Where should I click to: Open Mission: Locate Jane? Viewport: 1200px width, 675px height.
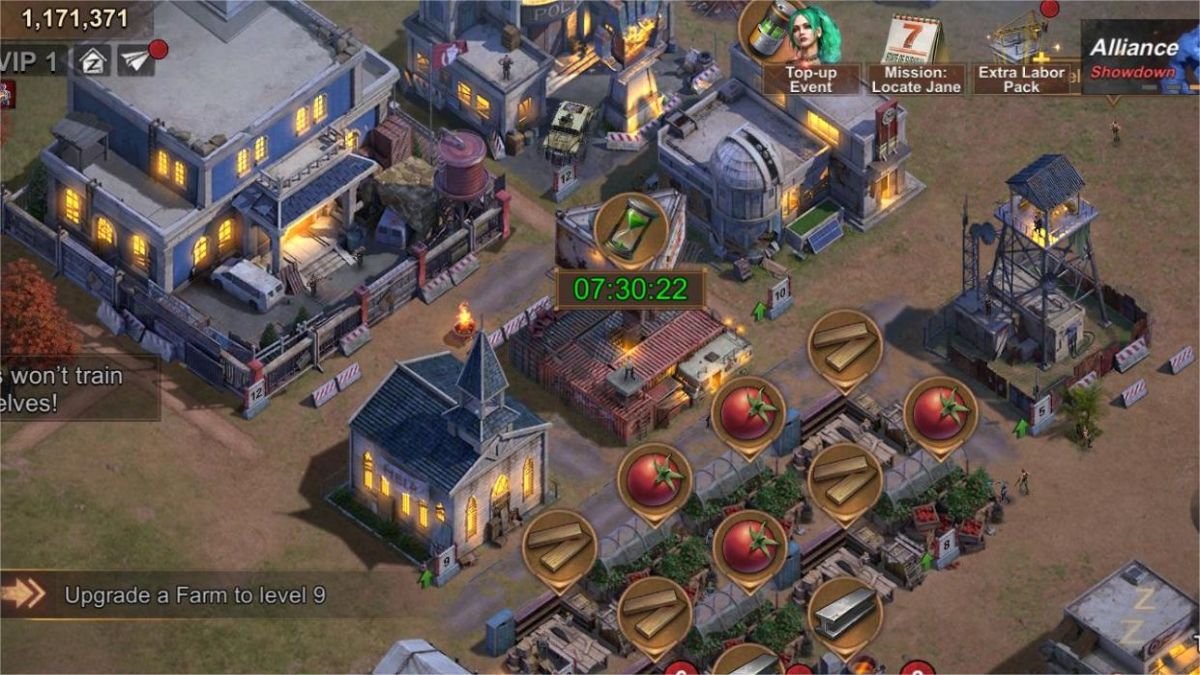tap(915, 55)
